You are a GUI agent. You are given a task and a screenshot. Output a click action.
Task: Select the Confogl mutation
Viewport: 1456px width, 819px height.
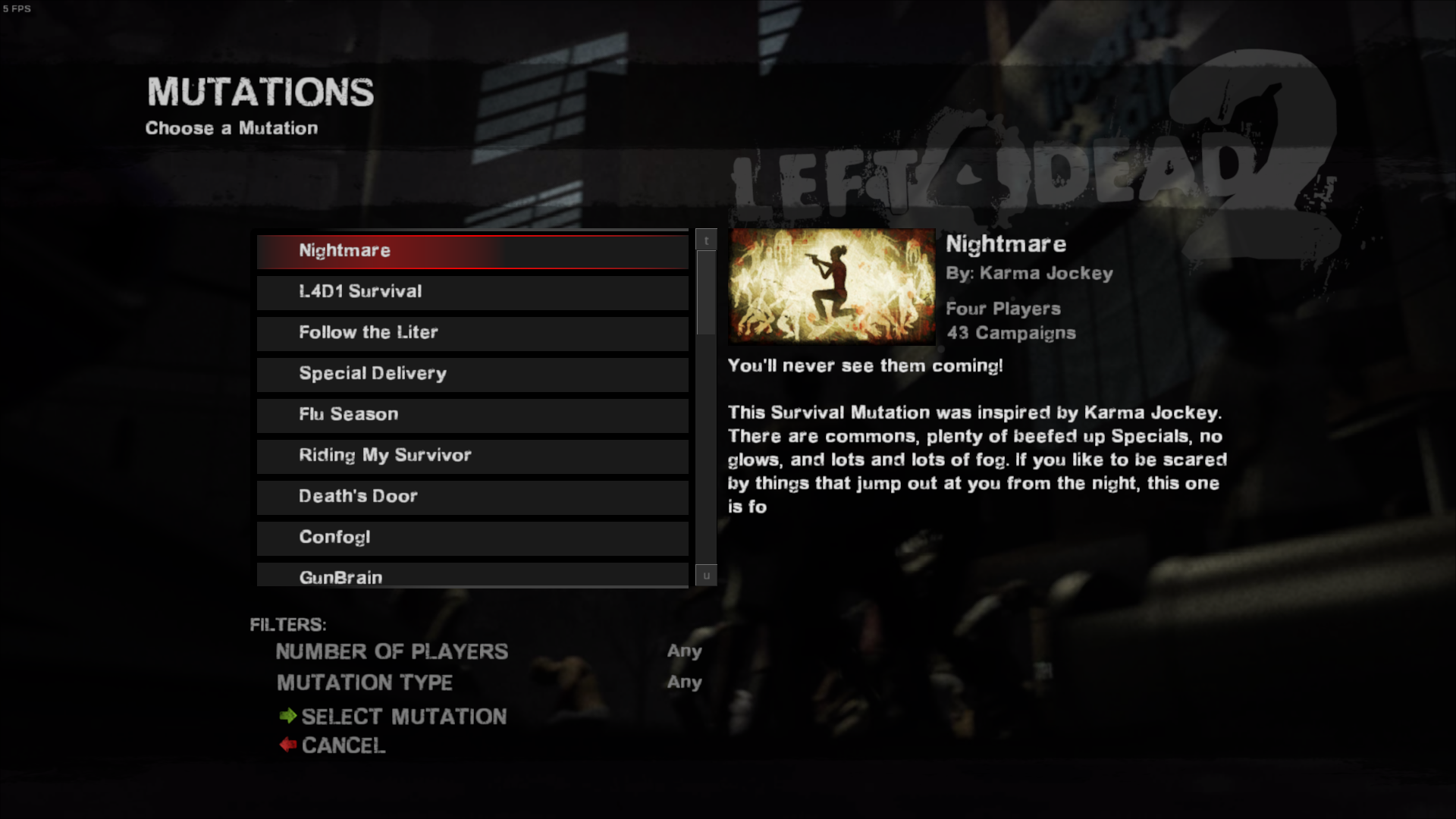tap(472, 538)
